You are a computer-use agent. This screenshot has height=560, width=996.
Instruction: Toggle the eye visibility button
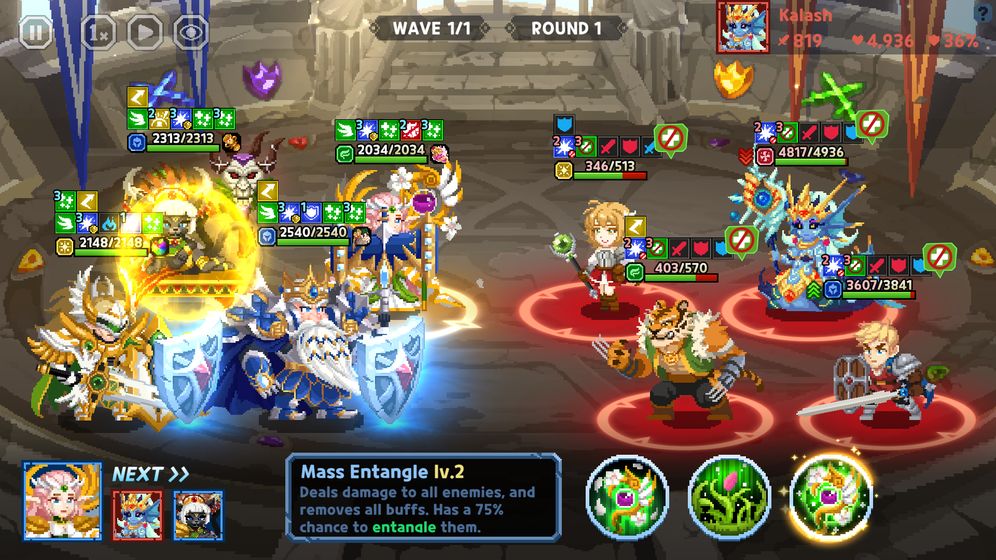click(x=191, y=31)
